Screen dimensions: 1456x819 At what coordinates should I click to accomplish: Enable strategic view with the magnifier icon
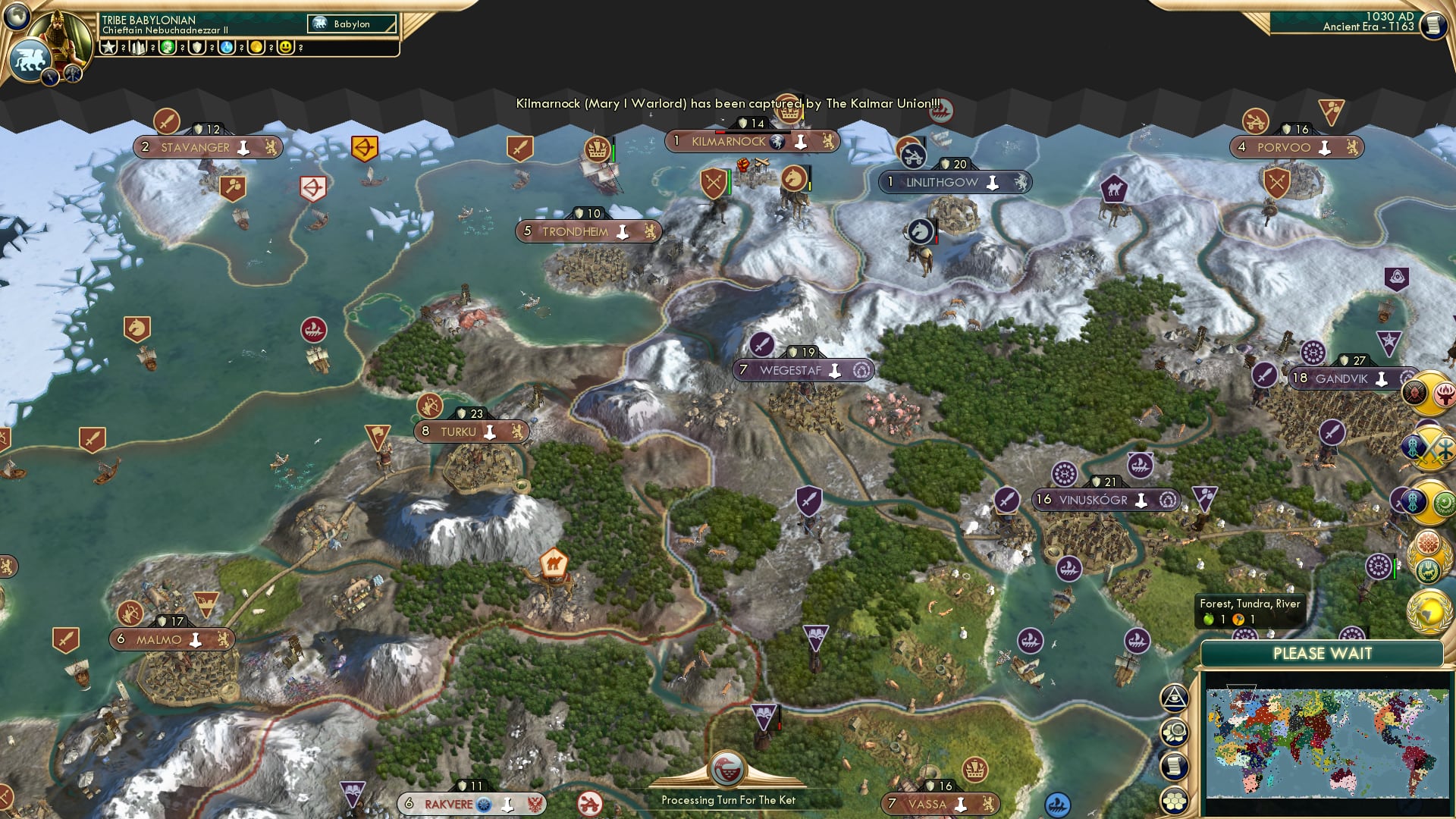tap(1174, 732)
